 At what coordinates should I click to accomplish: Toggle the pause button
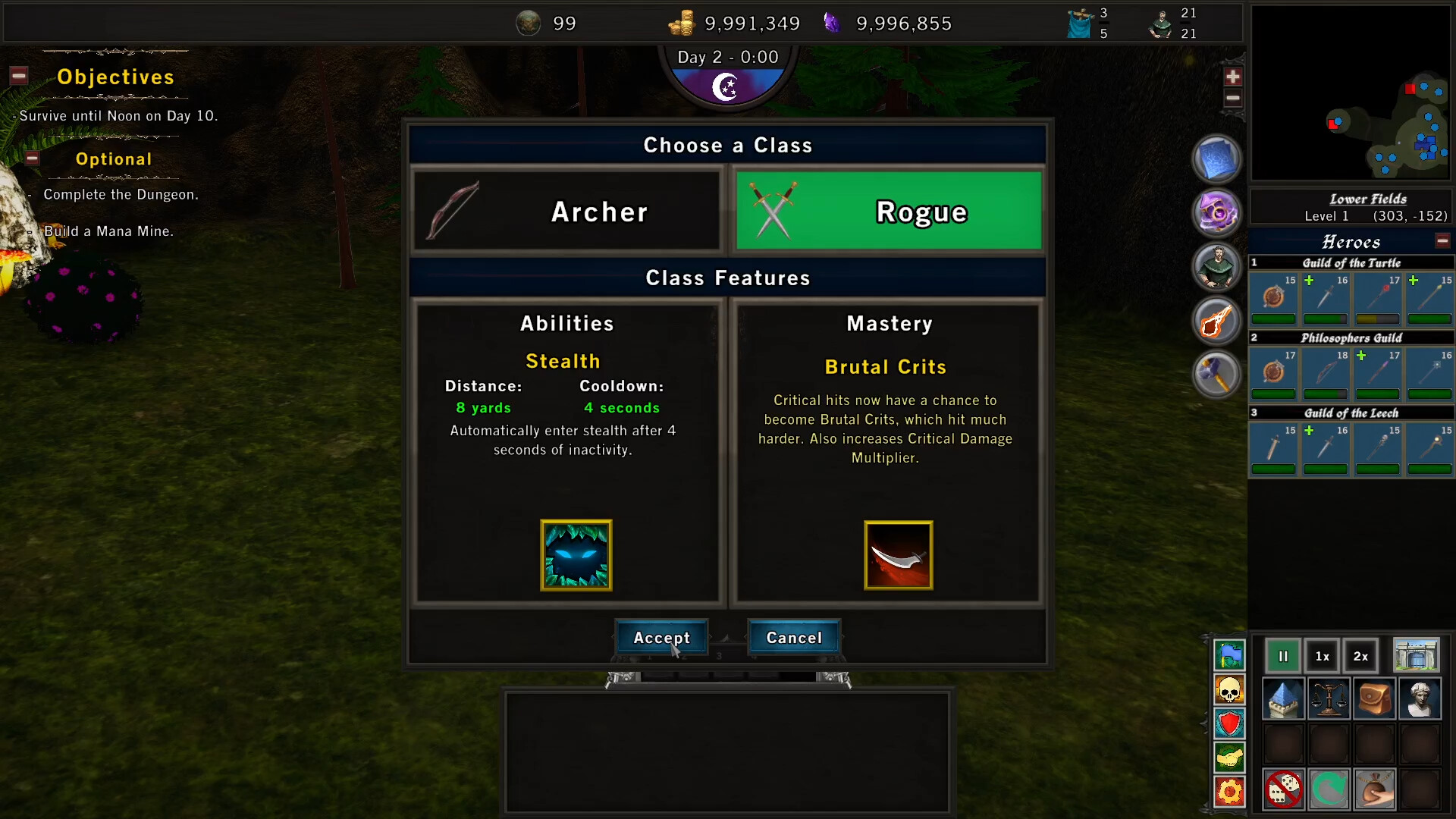pos(1283,656)
